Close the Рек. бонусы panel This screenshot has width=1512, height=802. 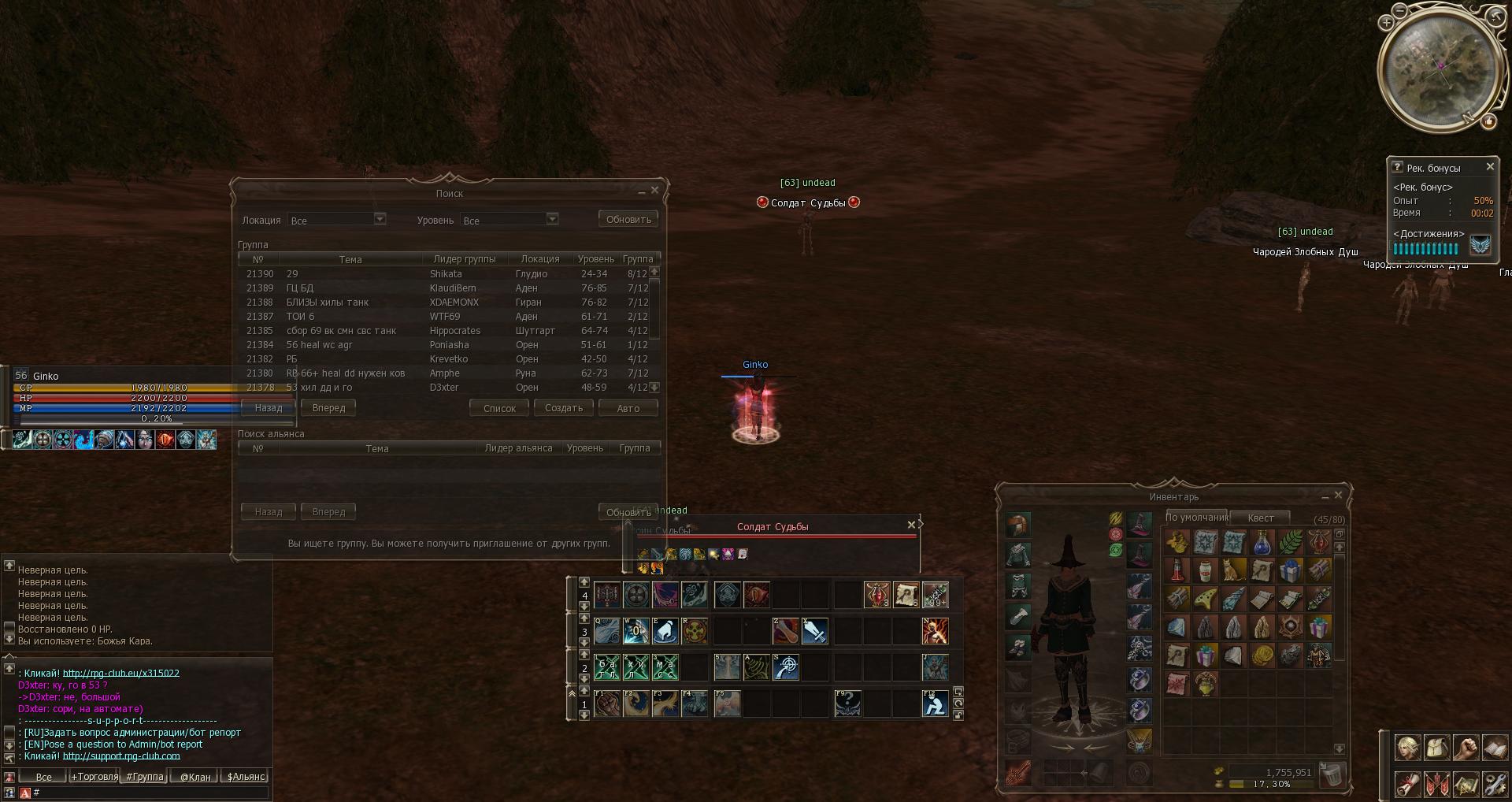pos(1490,167)
